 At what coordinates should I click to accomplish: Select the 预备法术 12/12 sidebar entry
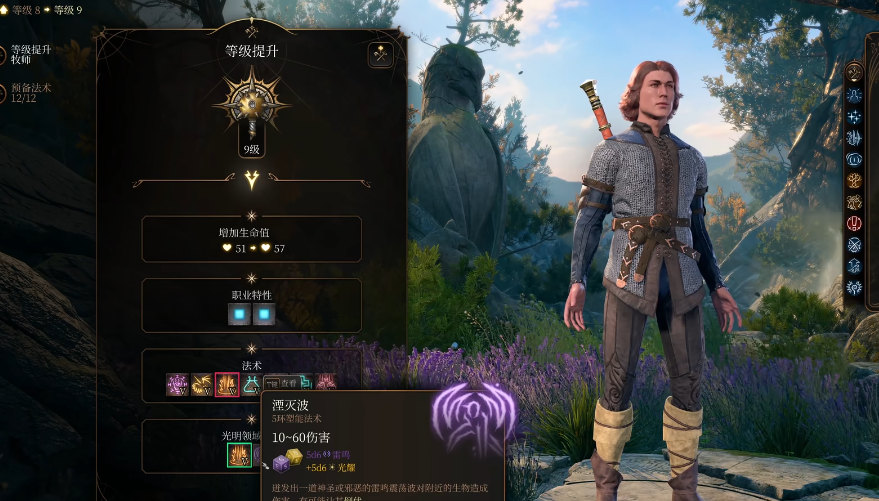click(31, 93)
